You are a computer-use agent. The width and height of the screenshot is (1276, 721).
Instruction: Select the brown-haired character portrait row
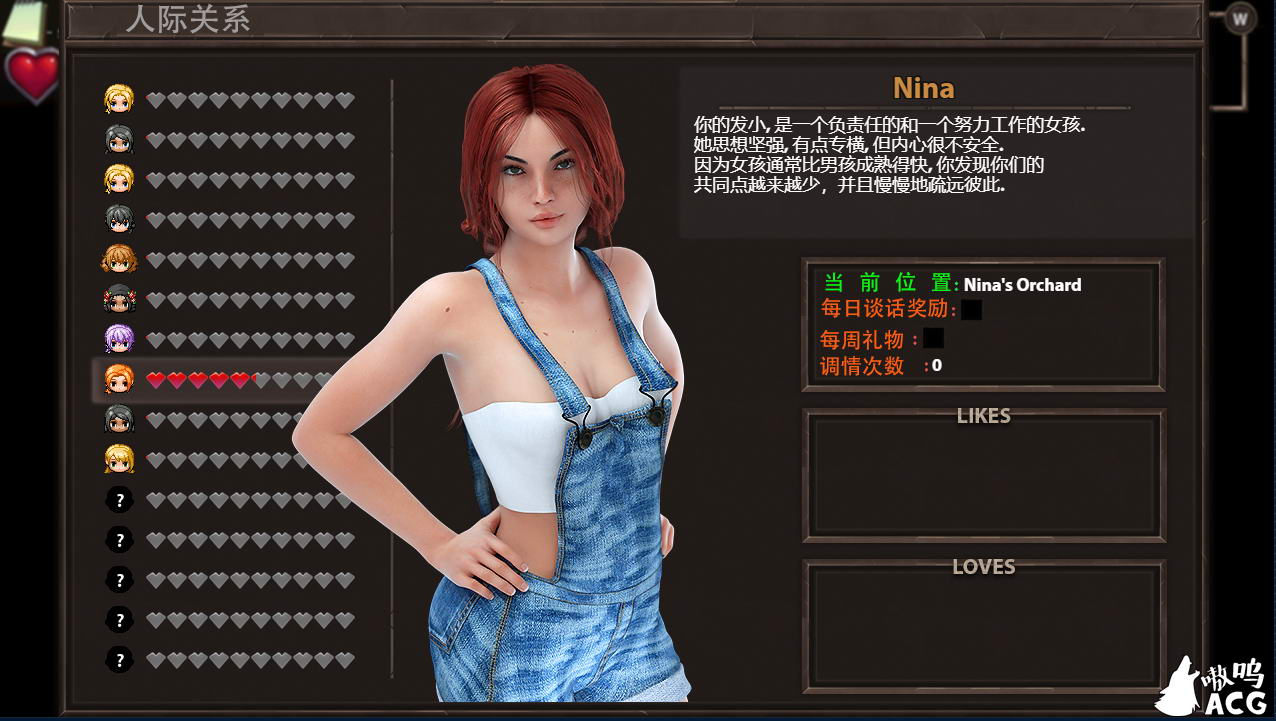(x=119, y=260)
